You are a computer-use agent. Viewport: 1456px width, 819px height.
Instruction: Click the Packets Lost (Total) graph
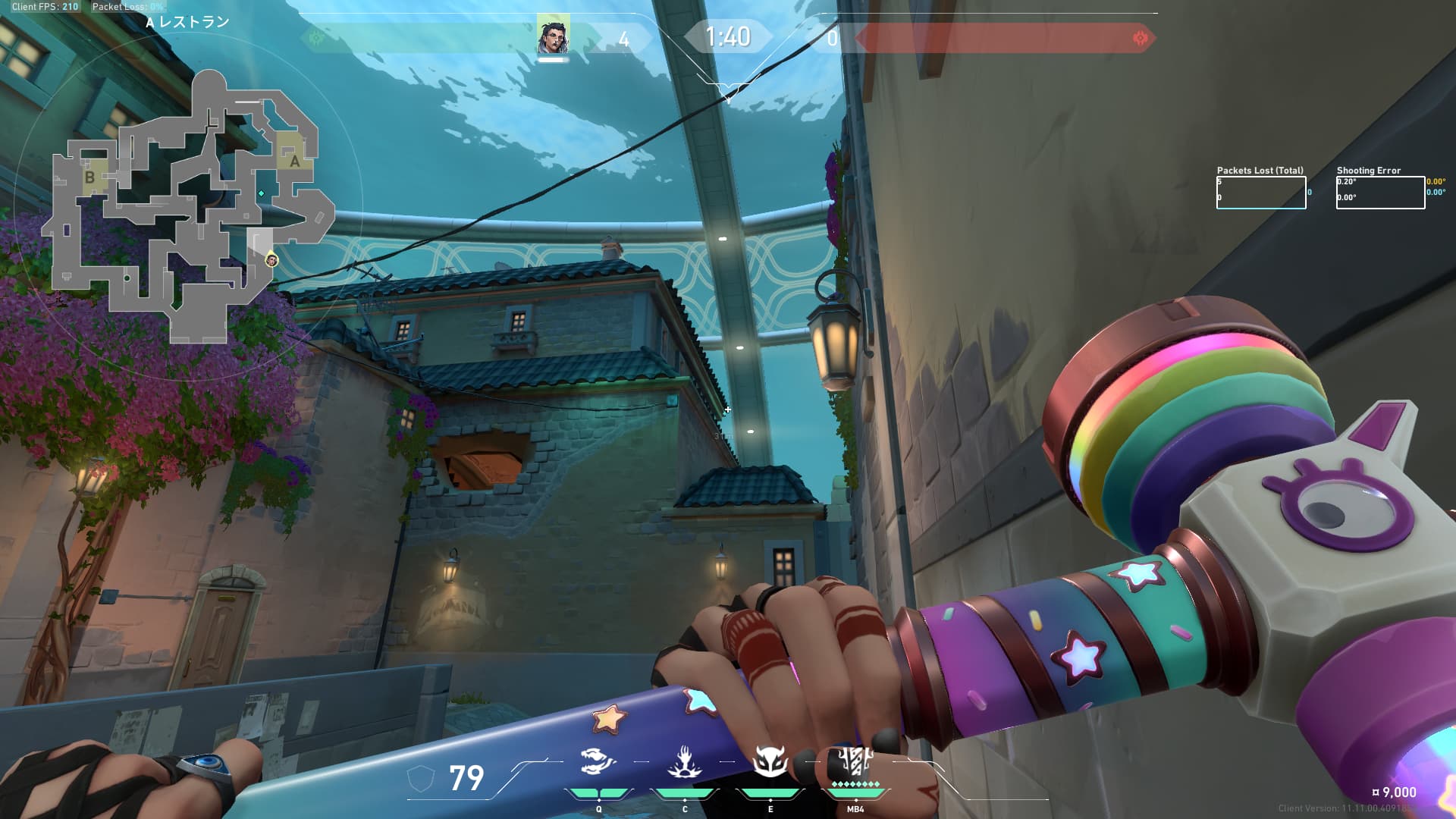click(x=1261, y=193)
